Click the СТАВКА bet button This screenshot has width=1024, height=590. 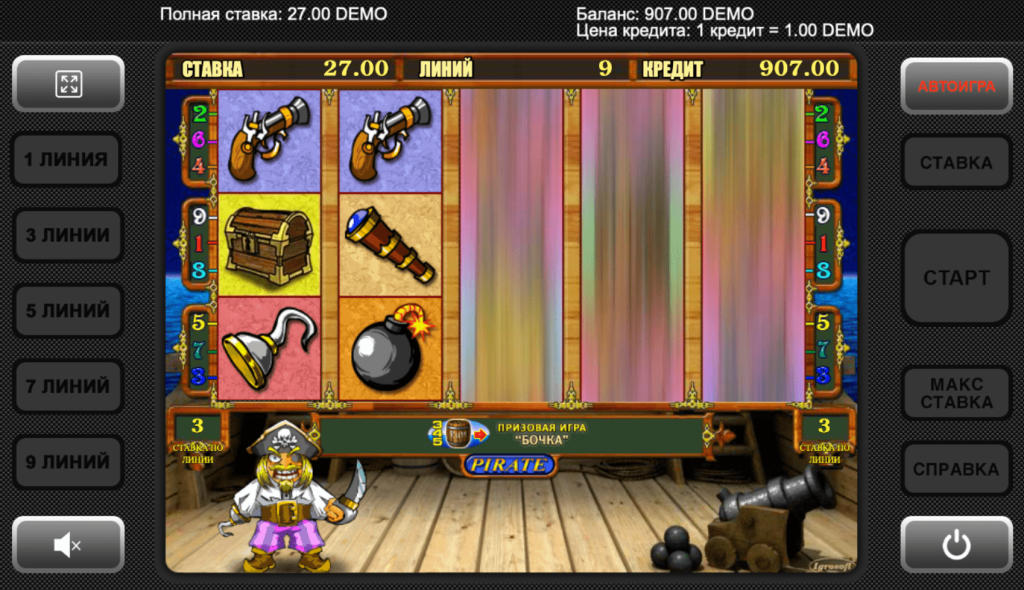click(956, 162)
